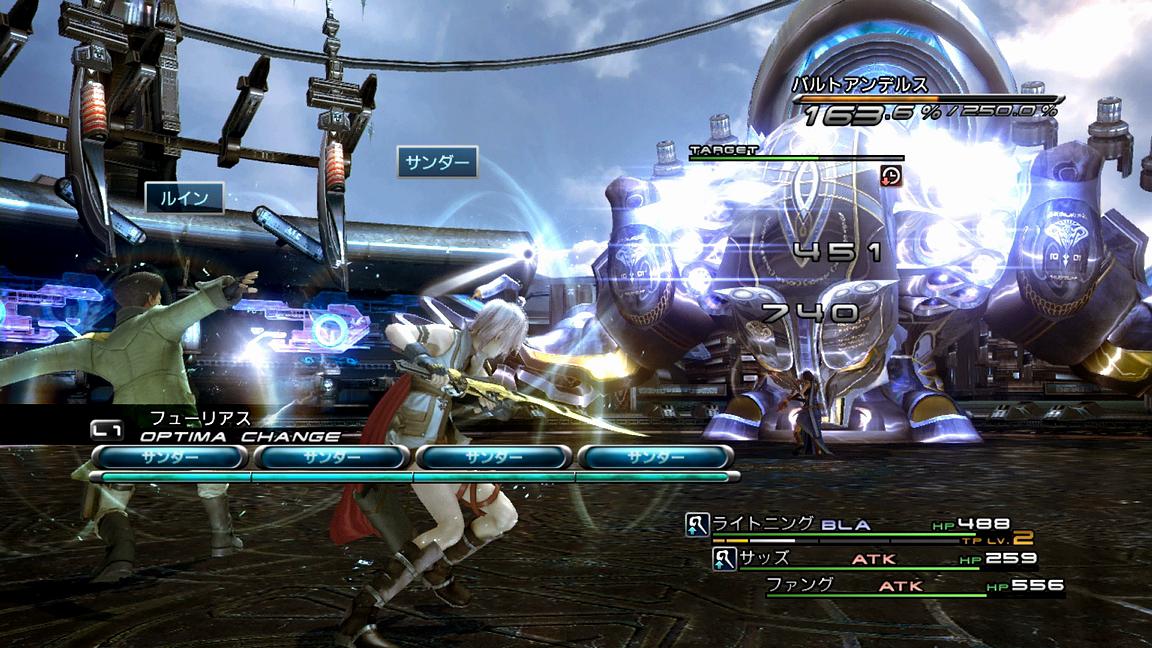Select サッズ in the party list

[765, 558]
